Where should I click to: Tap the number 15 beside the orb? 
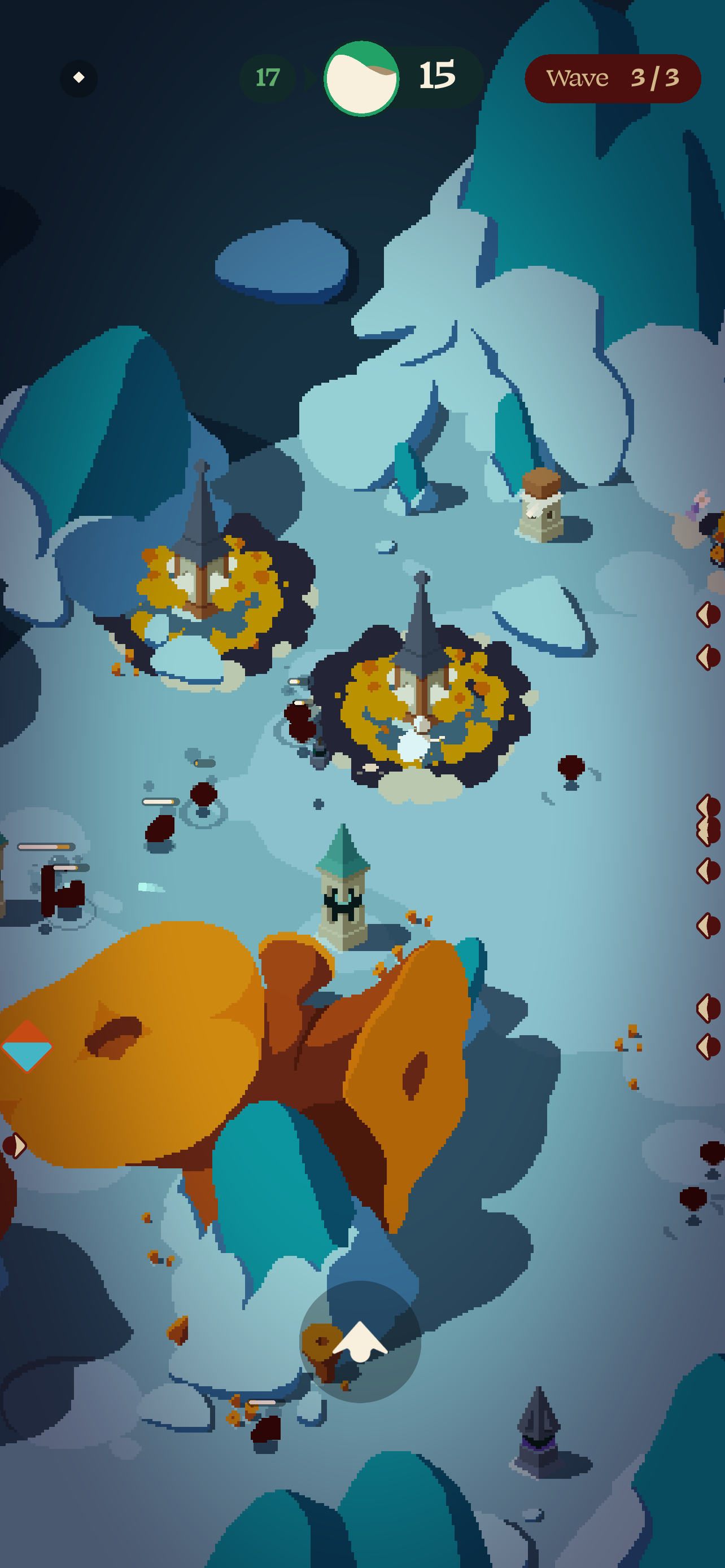coord(437,75)
